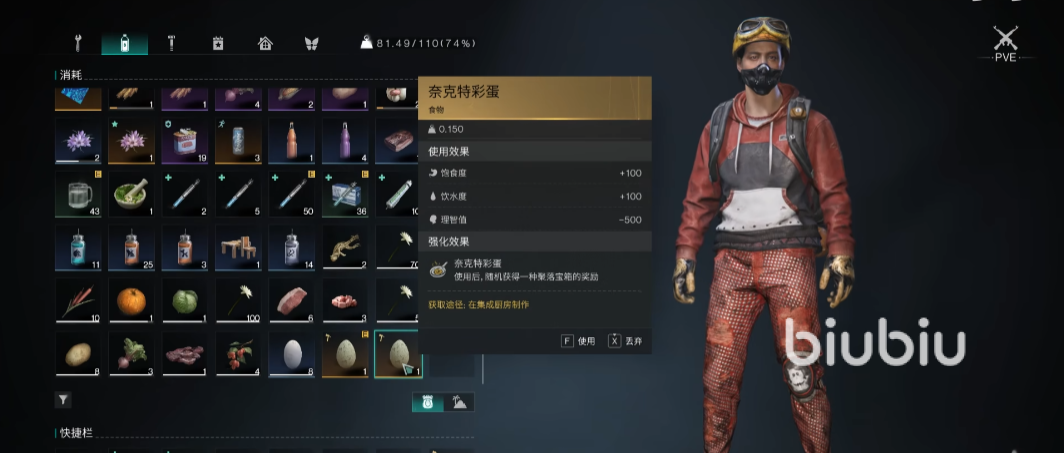This screenshot has height=453, width=1064.
Task: Choose the plain white egg slot
Action: pyautogui.click(x=291, y=354)
